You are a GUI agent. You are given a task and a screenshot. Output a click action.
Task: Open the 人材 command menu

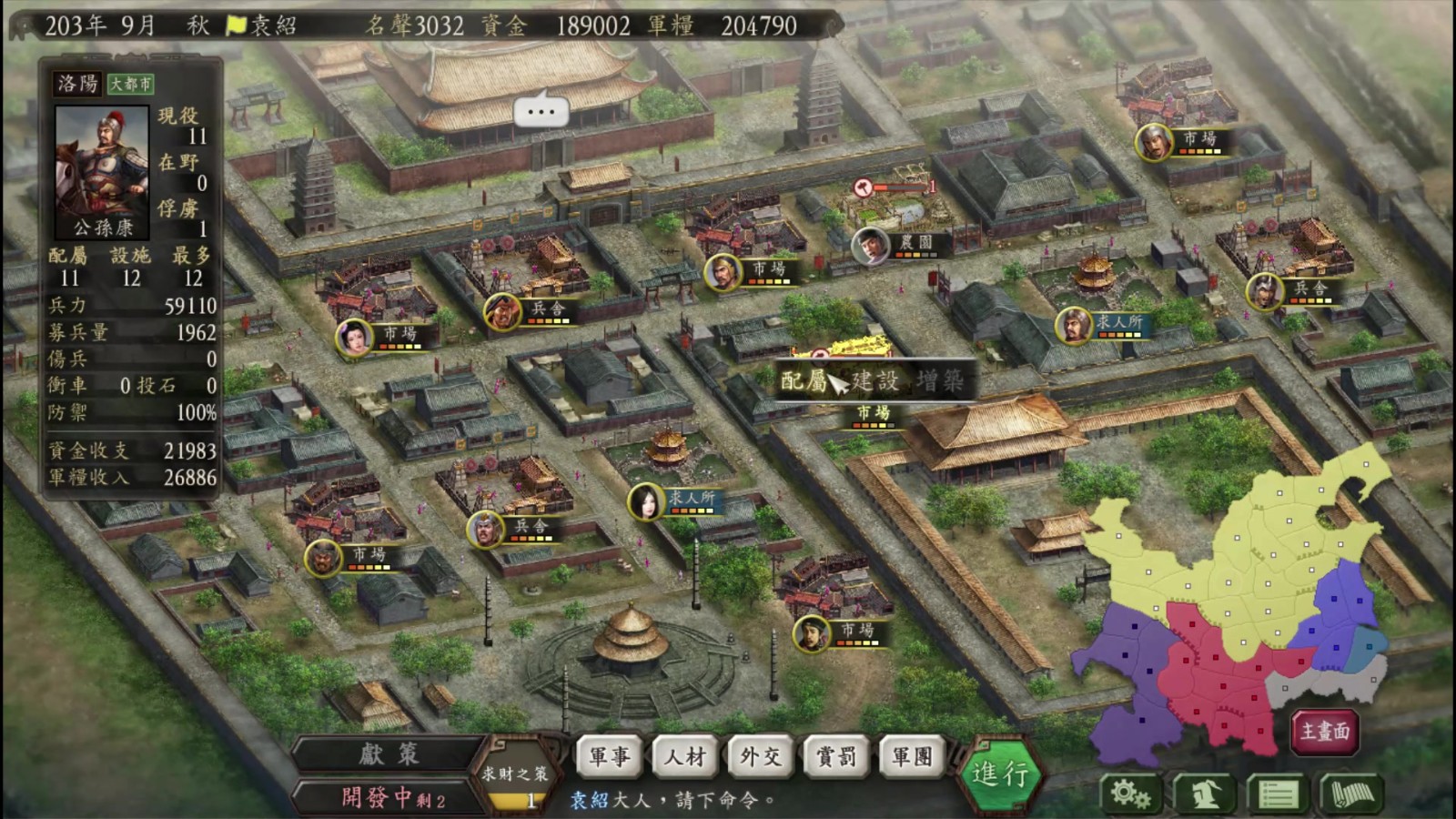(685, 756)
